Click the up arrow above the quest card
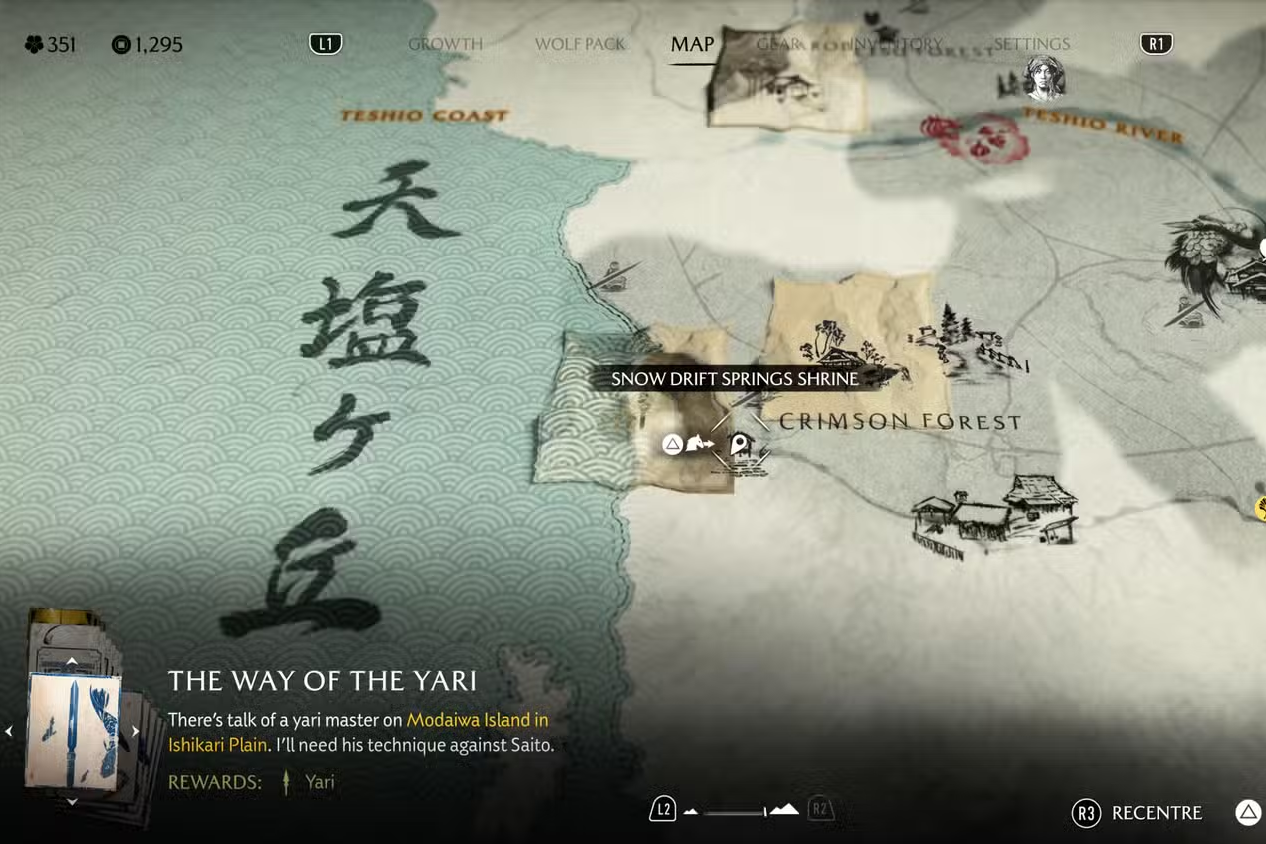 (x=72, y=661)
